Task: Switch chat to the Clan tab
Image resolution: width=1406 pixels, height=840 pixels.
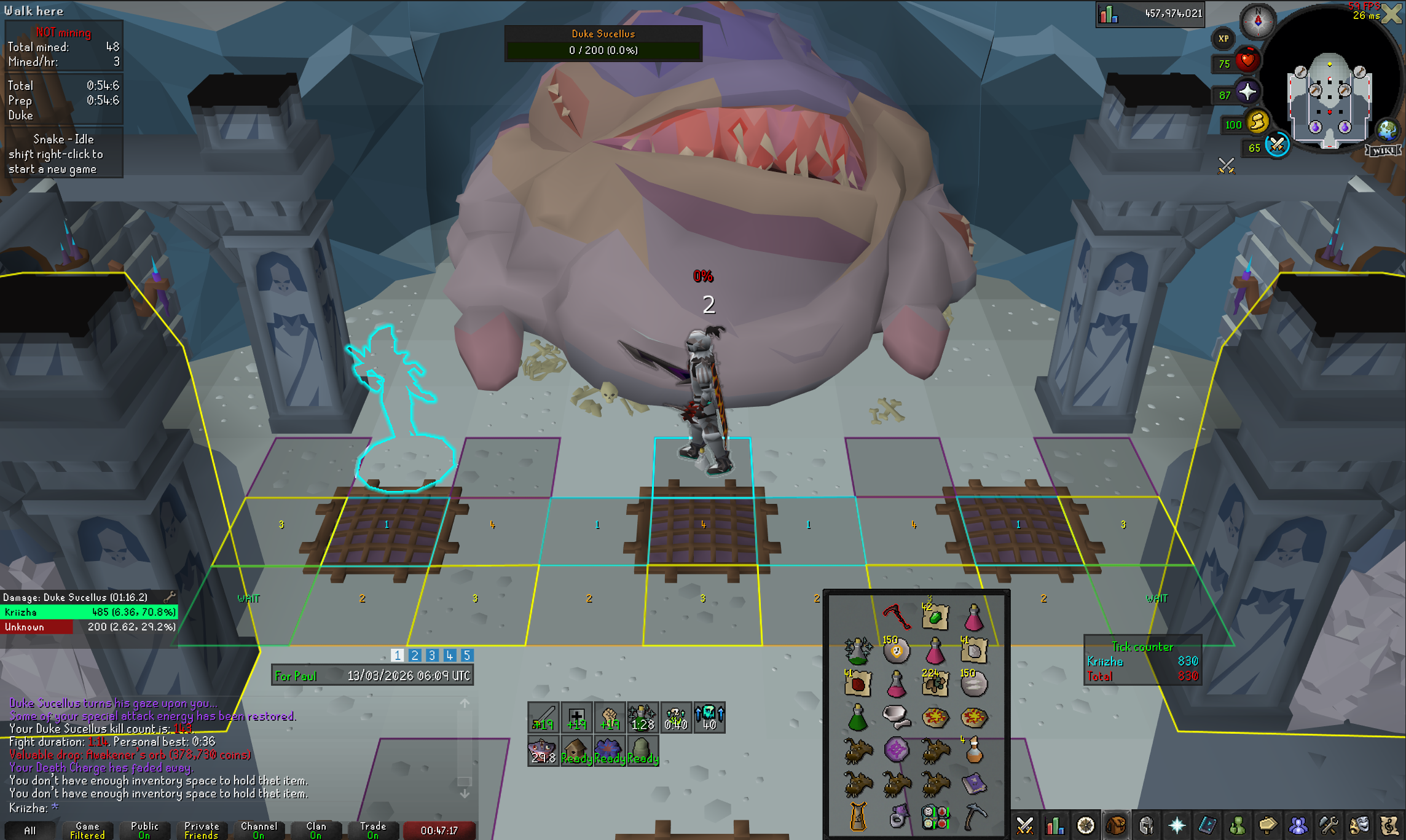Action: 316,830
